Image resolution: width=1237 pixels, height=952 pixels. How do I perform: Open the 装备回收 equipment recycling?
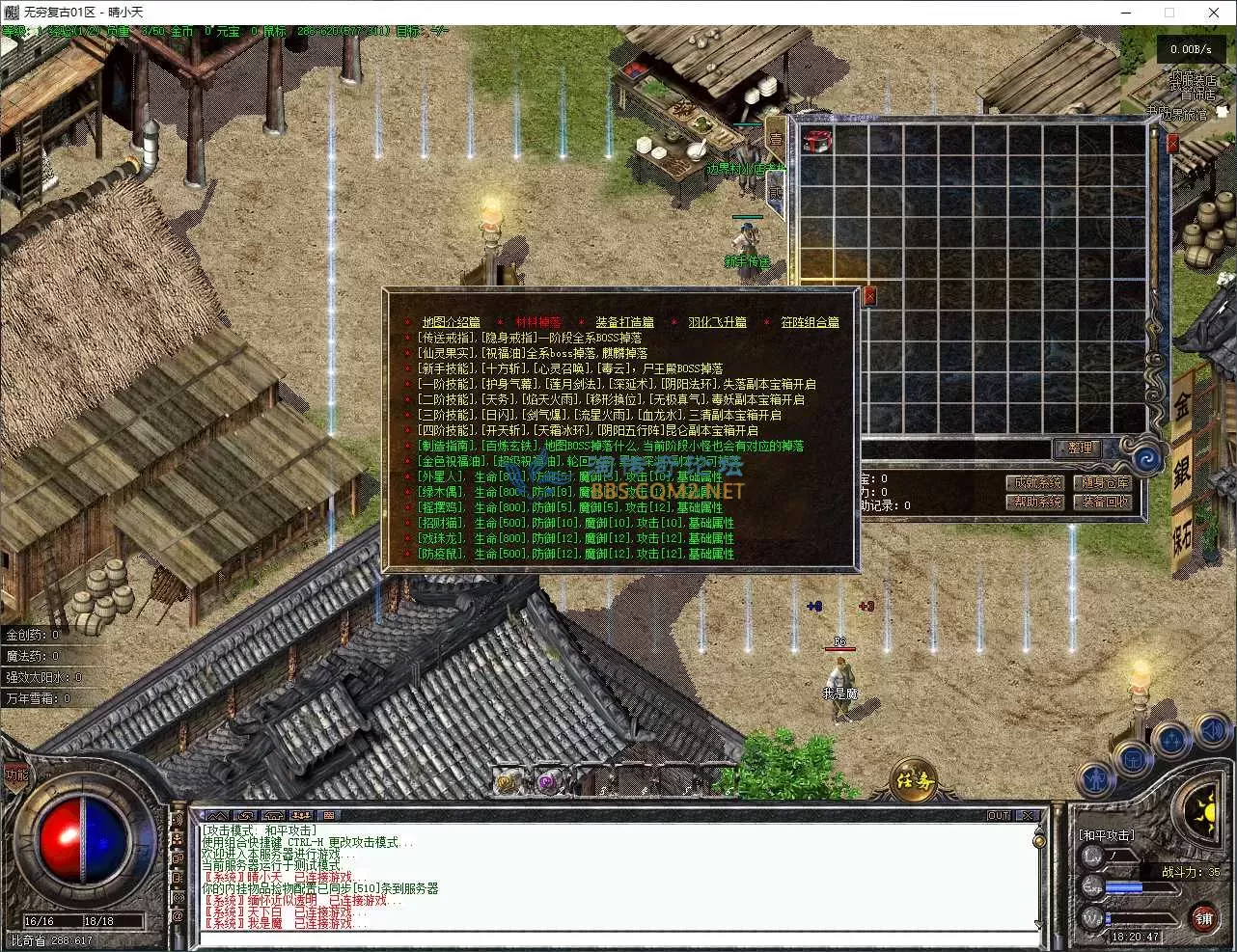tap(1105, 502)
